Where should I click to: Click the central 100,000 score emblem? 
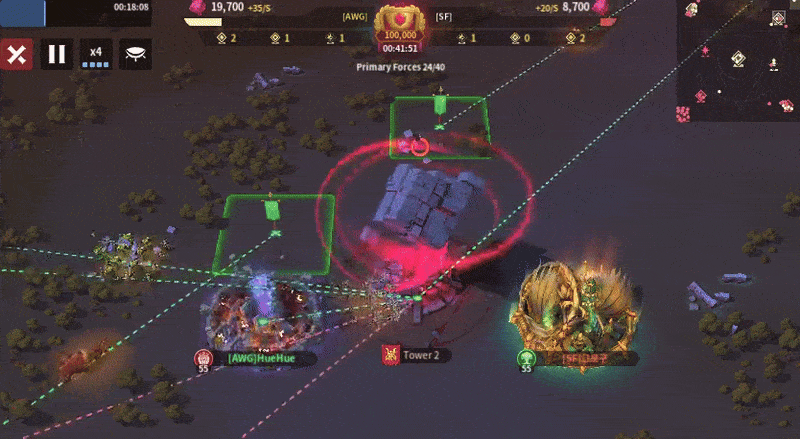click(400, 26)
